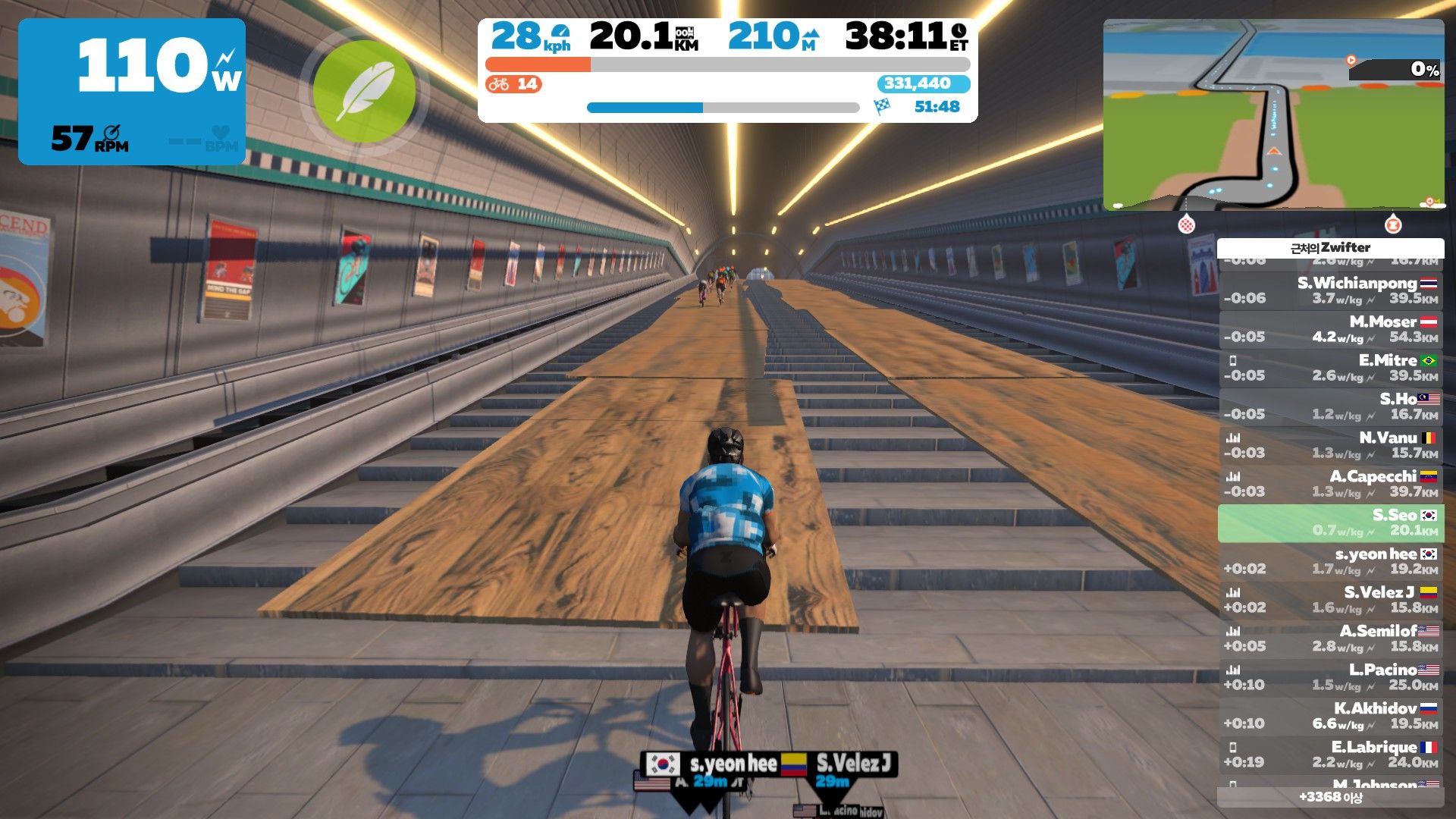Screen dimensions: 1456x819
Task: Click the power watts display panel
Action: point(132,92)
